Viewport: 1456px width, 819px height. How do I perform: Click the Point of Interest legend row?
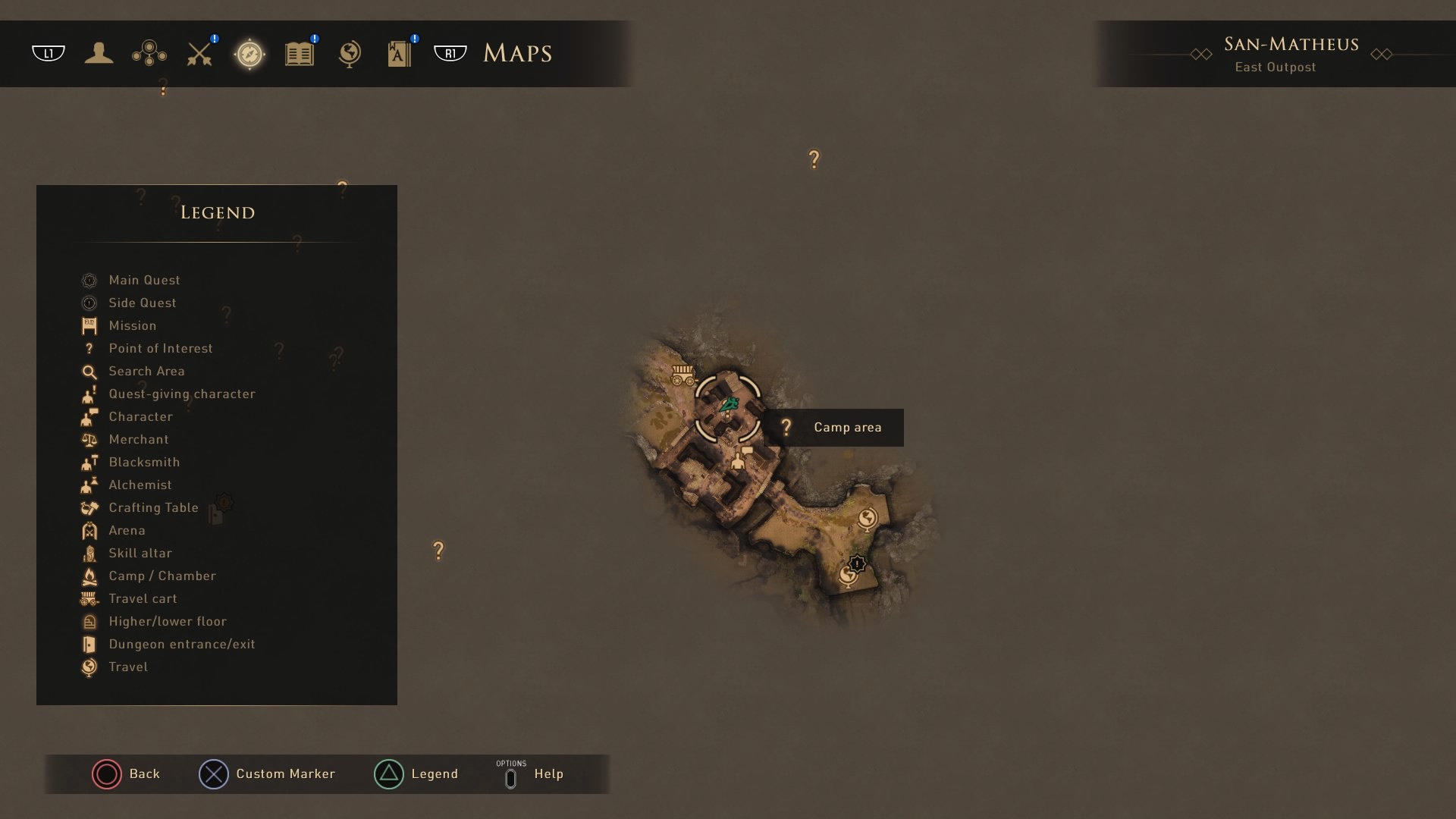pyautogui.click(x=160, y=348)
